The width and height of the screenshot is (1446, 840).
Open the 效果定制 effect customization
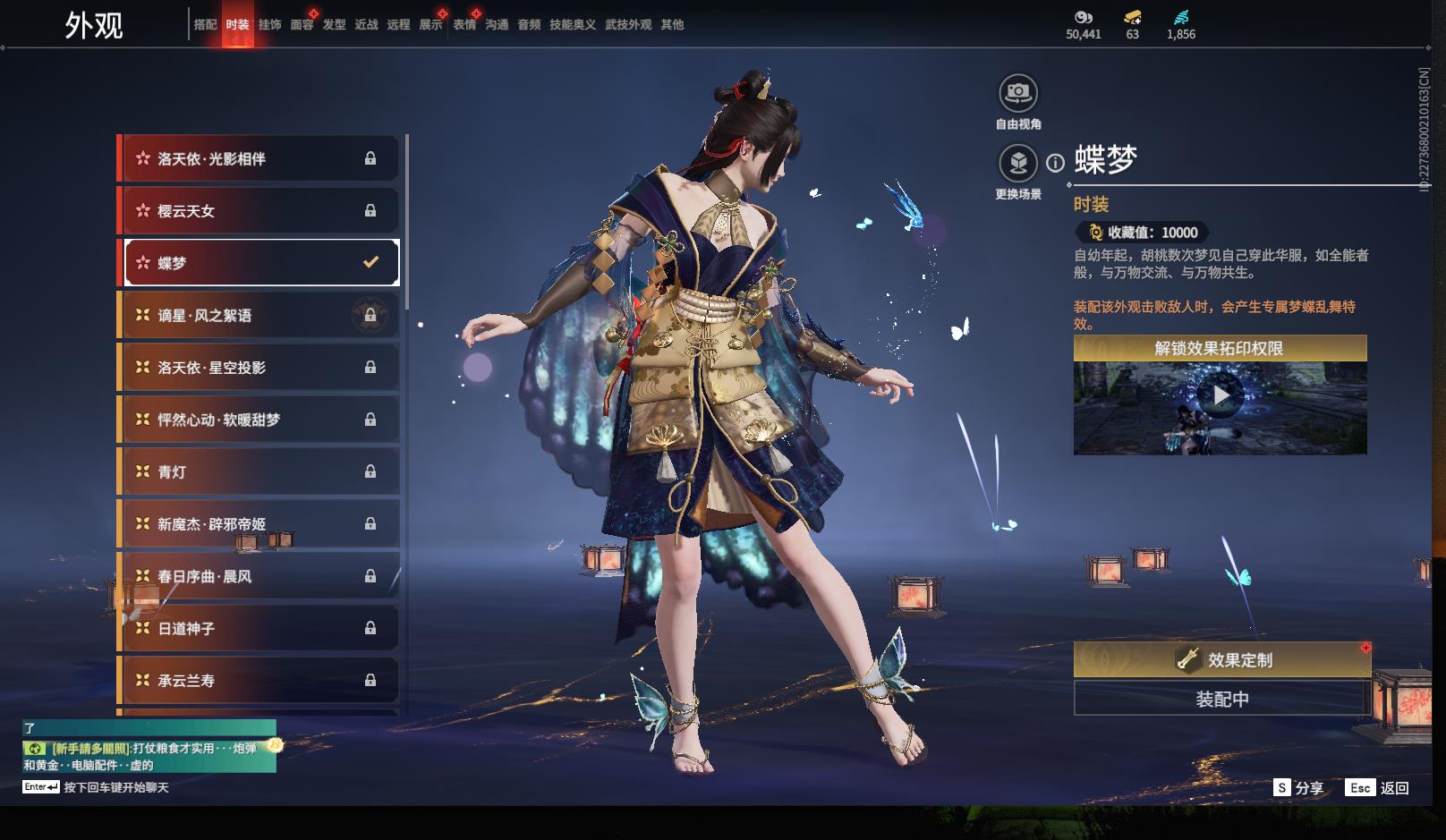tap(1222, 660)
